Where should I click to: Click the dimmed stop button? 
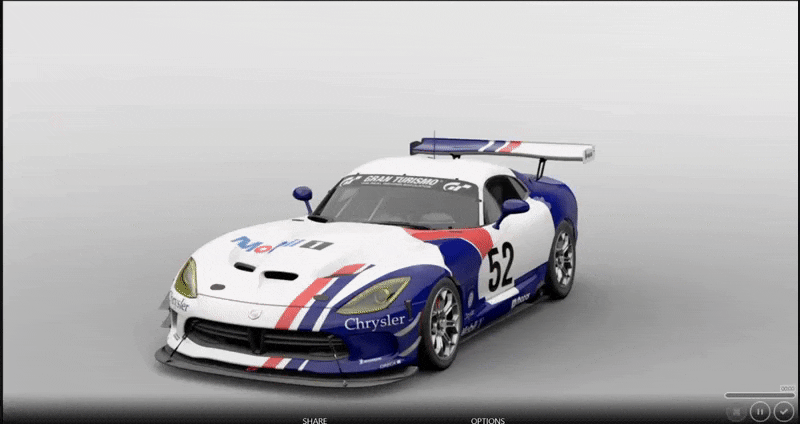pyautogui.click(x=736, y=410)
